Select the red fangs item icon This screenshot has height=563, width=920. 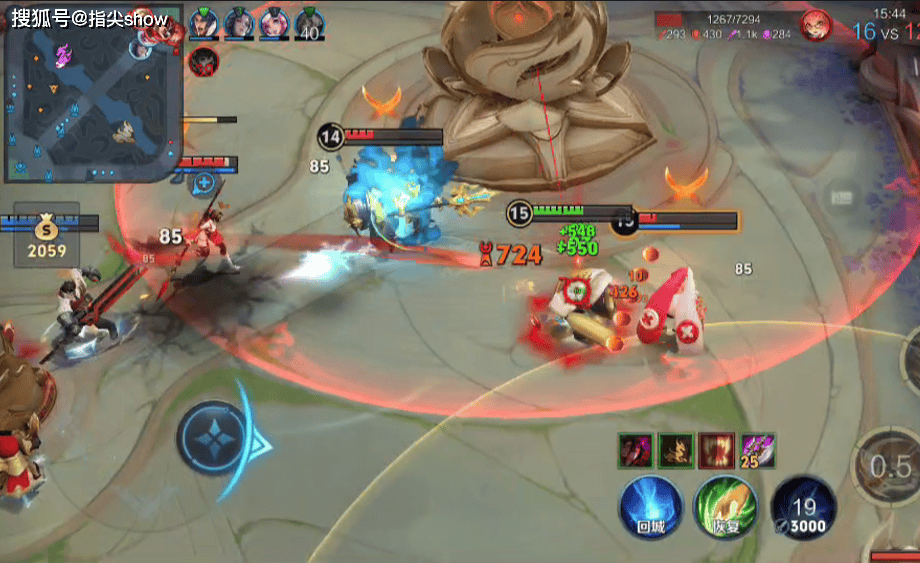pyautogui.click(x=716, y=450)
